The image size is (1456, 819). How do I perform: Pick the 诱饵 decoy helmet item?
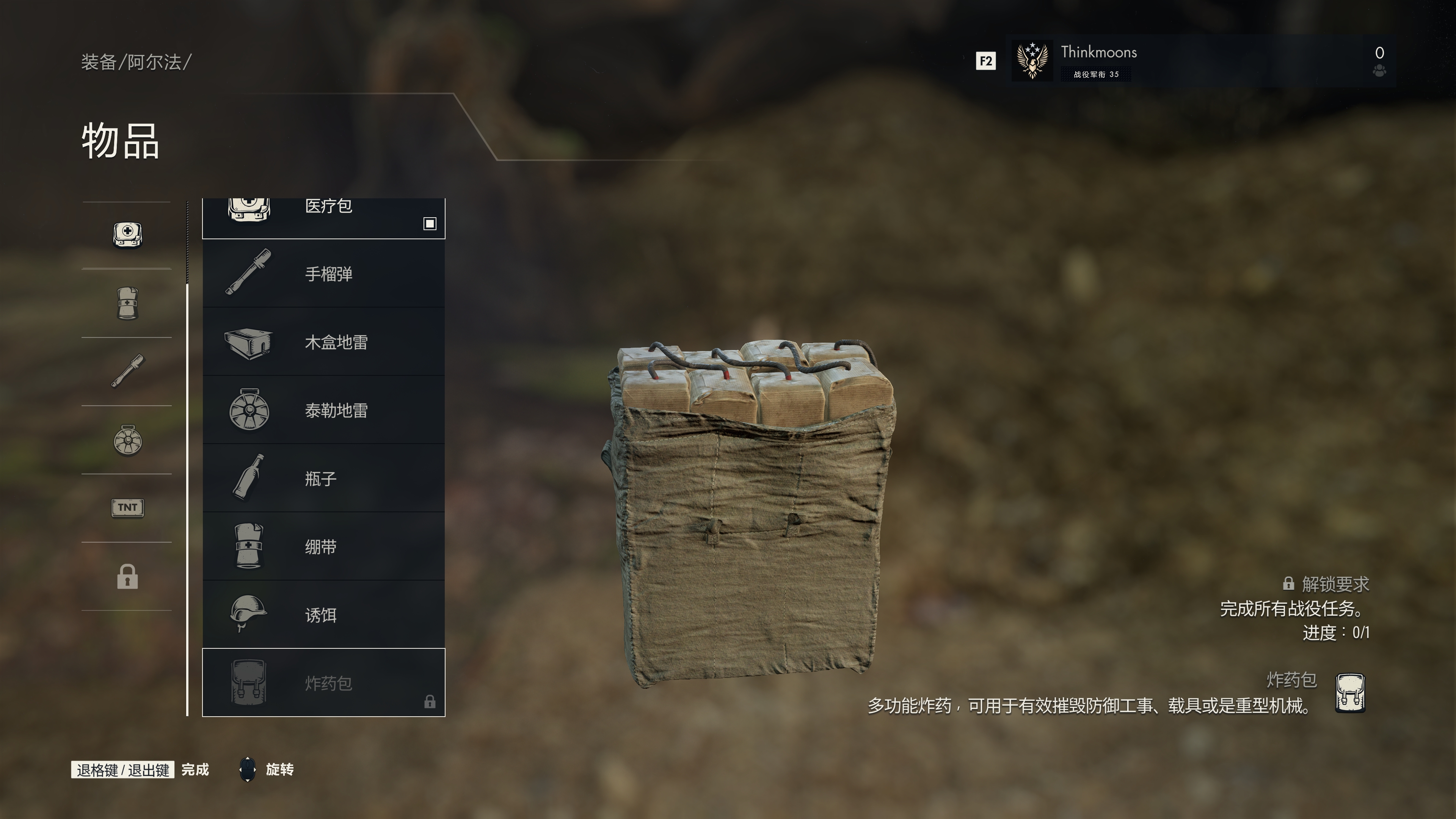click(x=323, y=614)
